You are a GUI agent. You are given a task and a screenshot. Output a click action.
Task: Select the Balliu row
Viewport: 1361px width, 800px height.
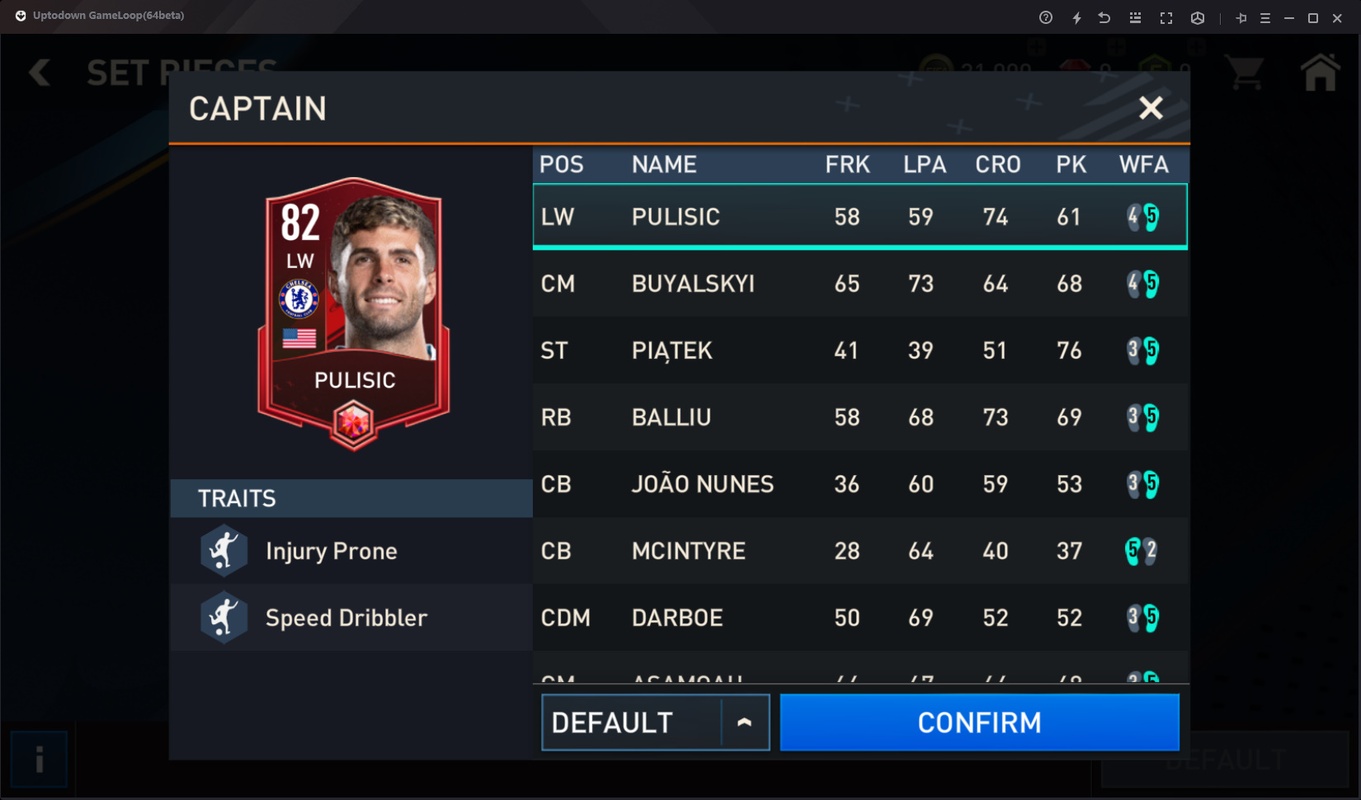point(859,417)
